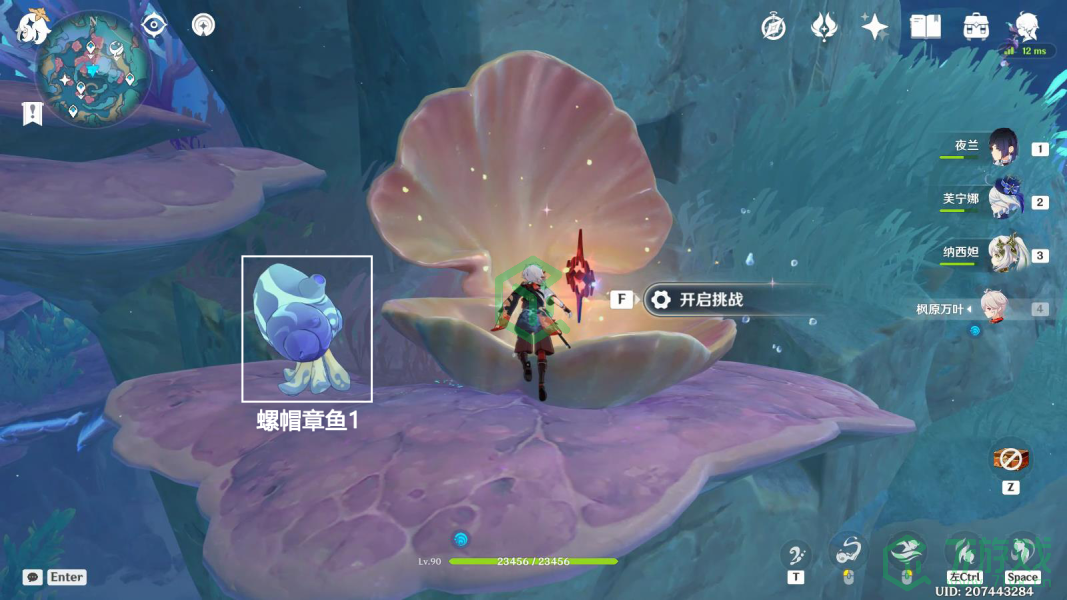Open the character profile head icon
The height and width of the screenshot is (600, 1067).
coord(1026,27)
